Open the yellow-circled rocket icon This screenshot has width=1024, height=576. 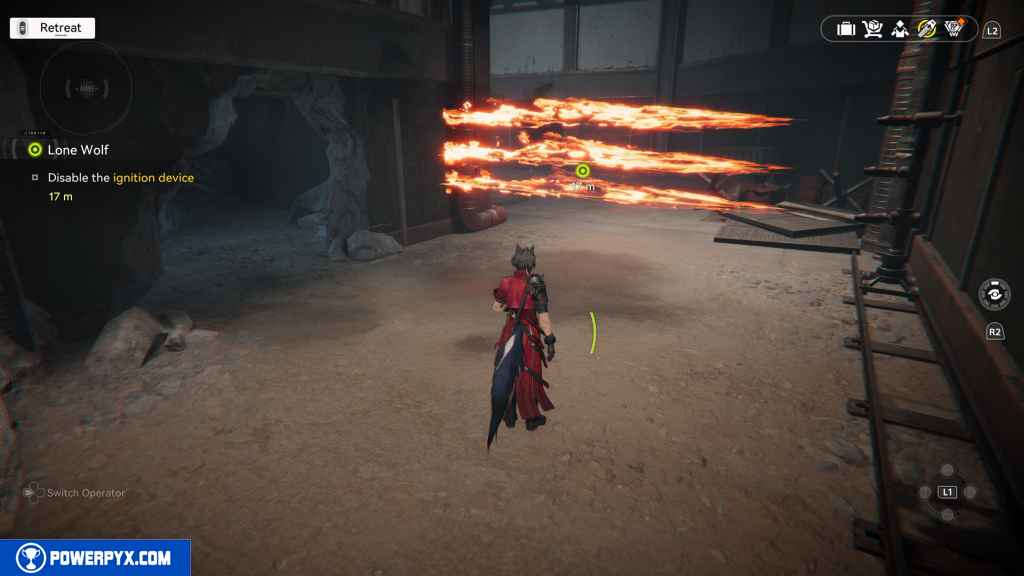[927, 29]
